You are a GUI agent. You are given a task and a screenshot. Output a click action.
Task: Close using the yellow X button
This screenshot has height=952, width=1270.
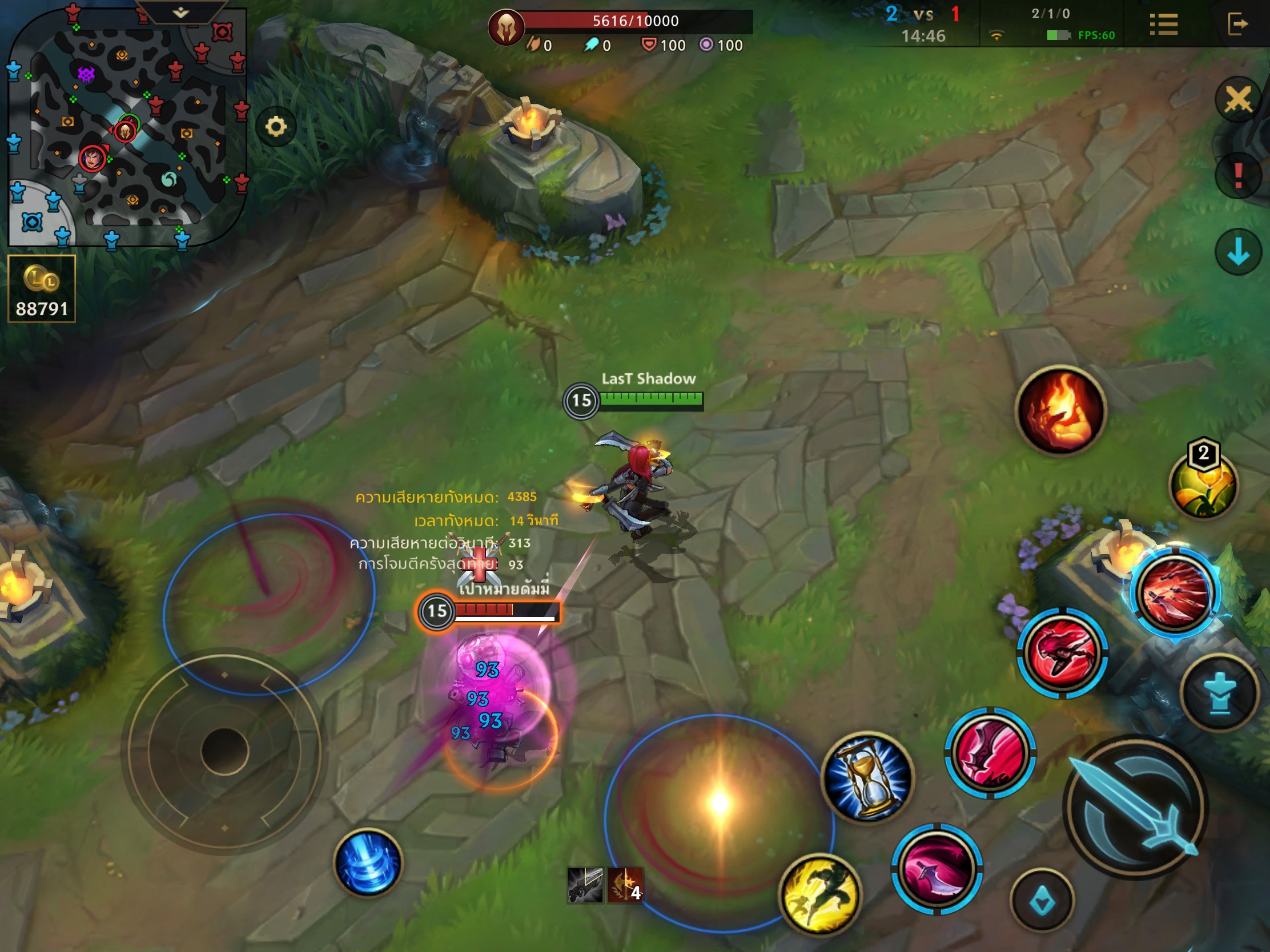(x=1238, y=100)
